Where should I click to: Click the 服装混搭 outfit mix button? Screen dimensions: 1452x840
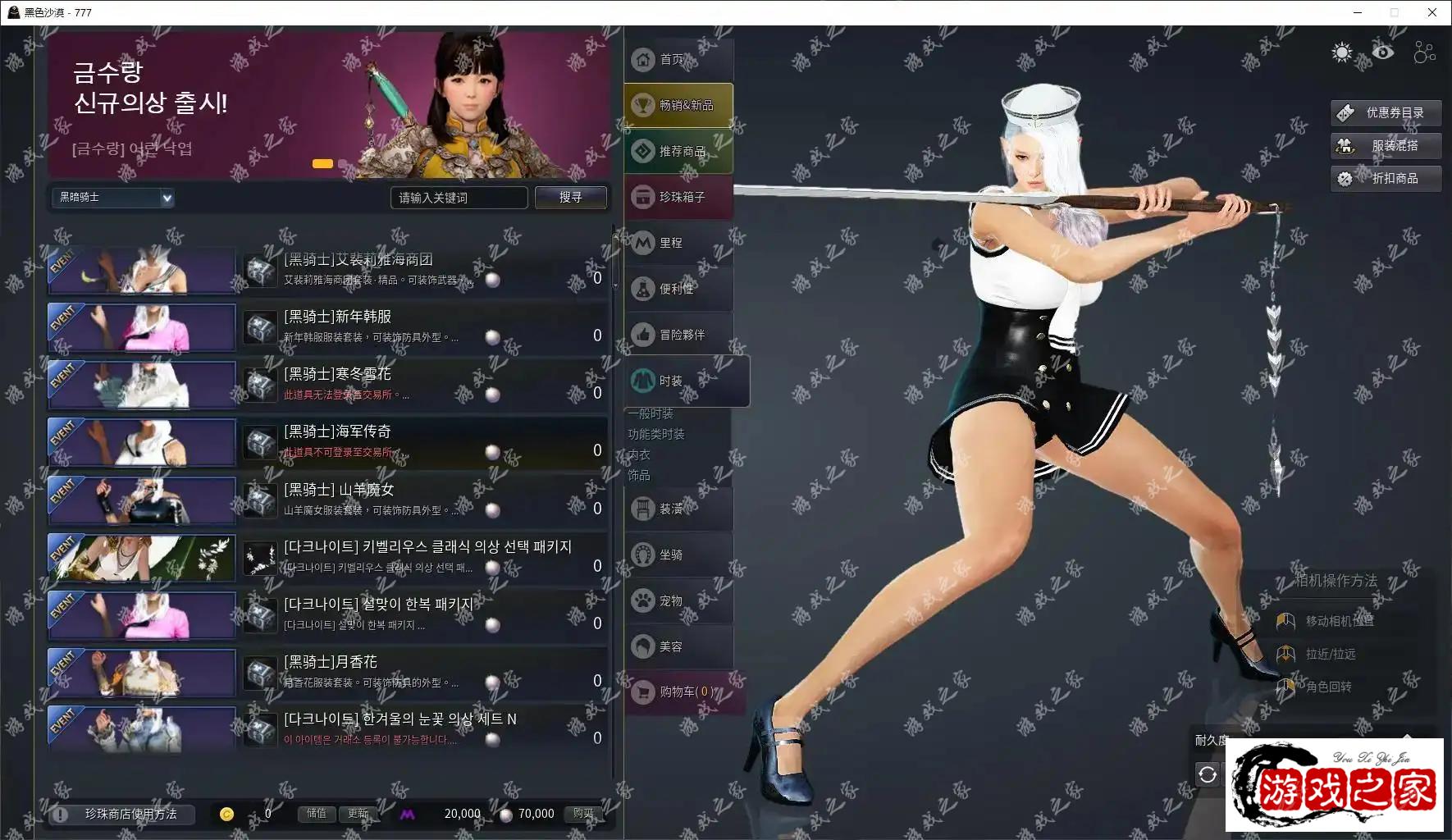point(1385,146)
